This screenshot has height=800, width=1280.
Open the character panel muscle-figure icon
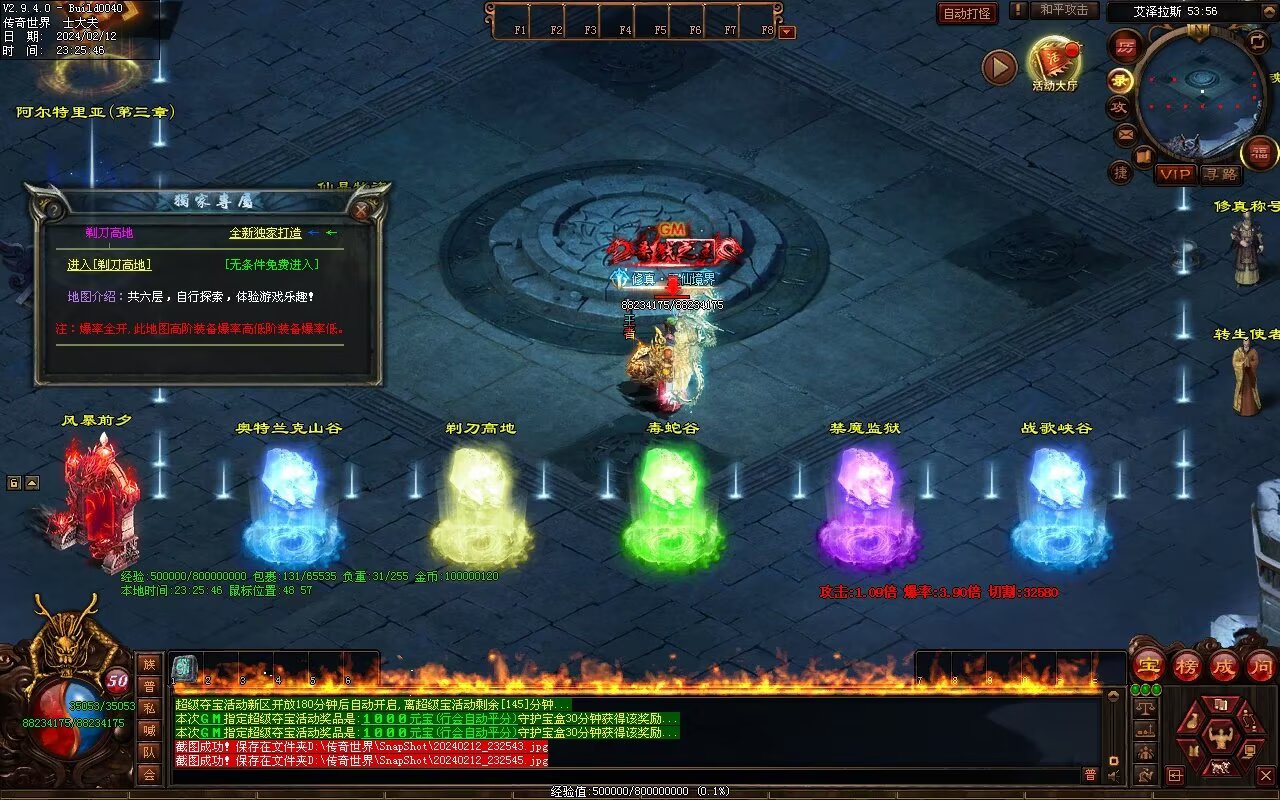1219,738
